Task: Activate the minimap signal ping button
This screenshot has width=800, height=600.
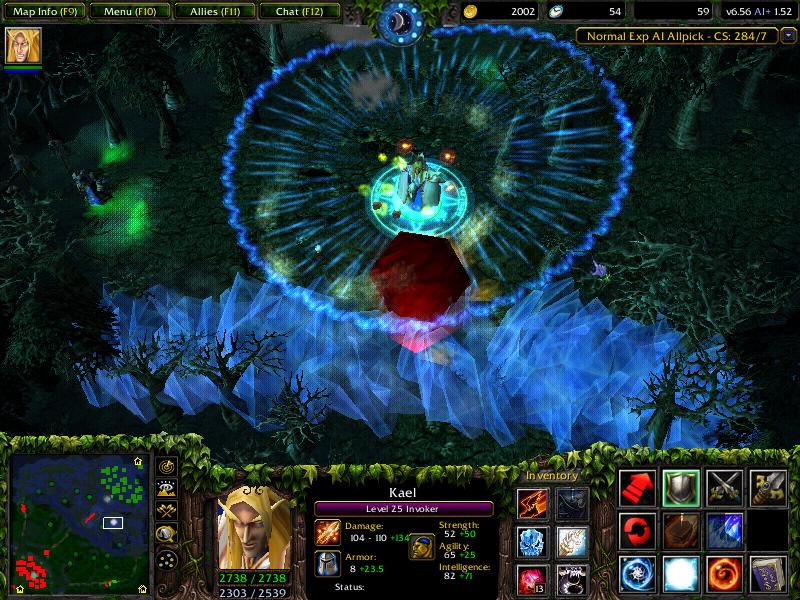Action: pyautogui.click(x=166, y=468)
